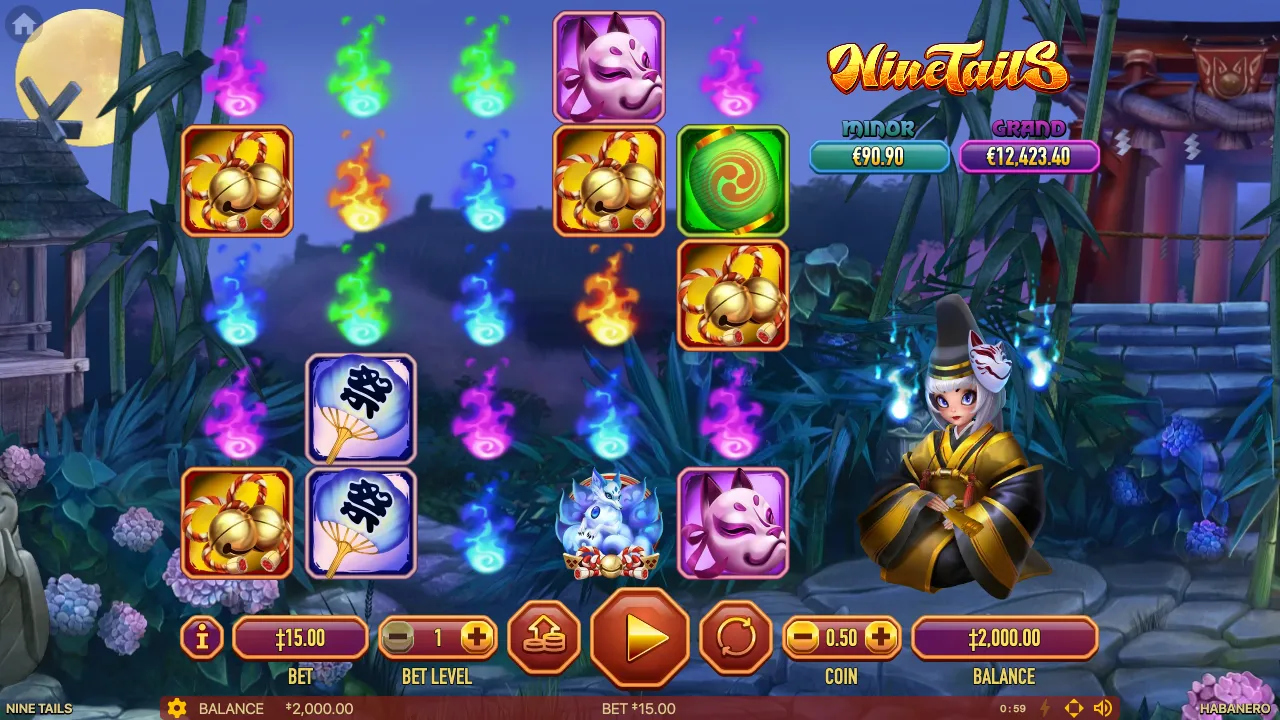Increase the bet level
The width and height of the screenshot is (1280, 720).
coord(477,637)
